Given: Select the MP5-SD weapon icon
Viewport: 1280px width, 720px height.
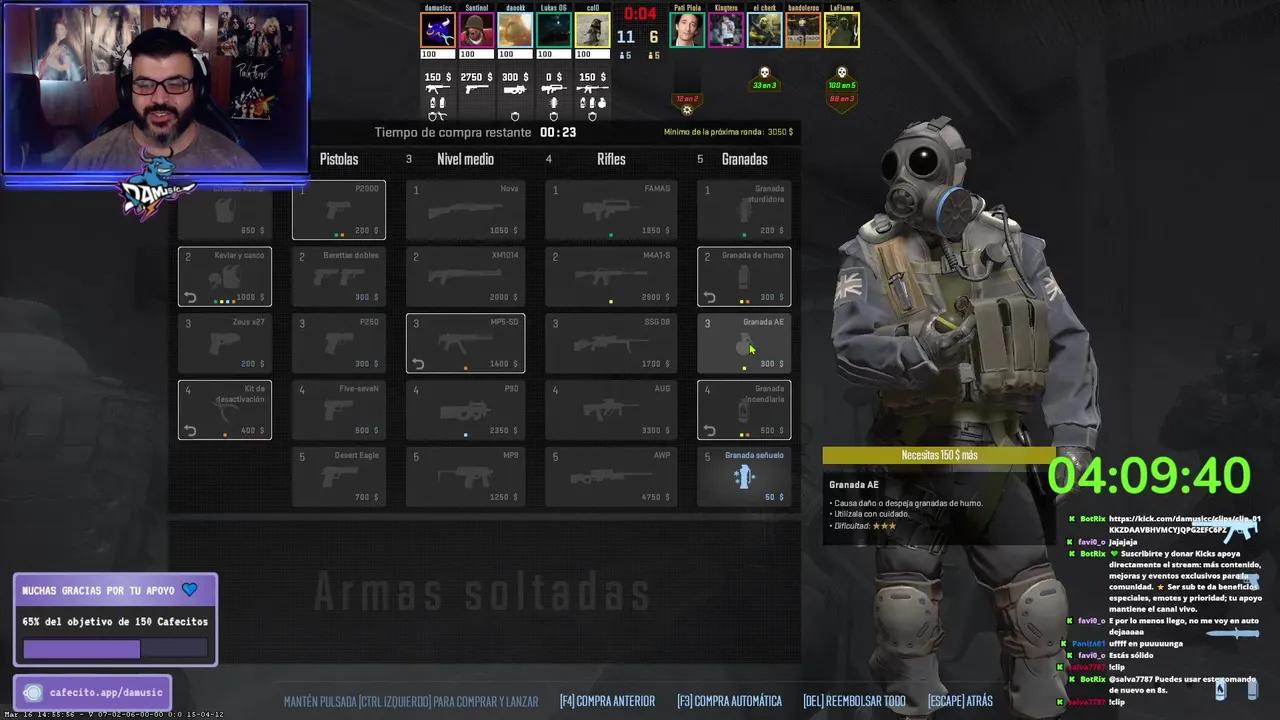Looking at the screenshot, I should click(465, 343).
